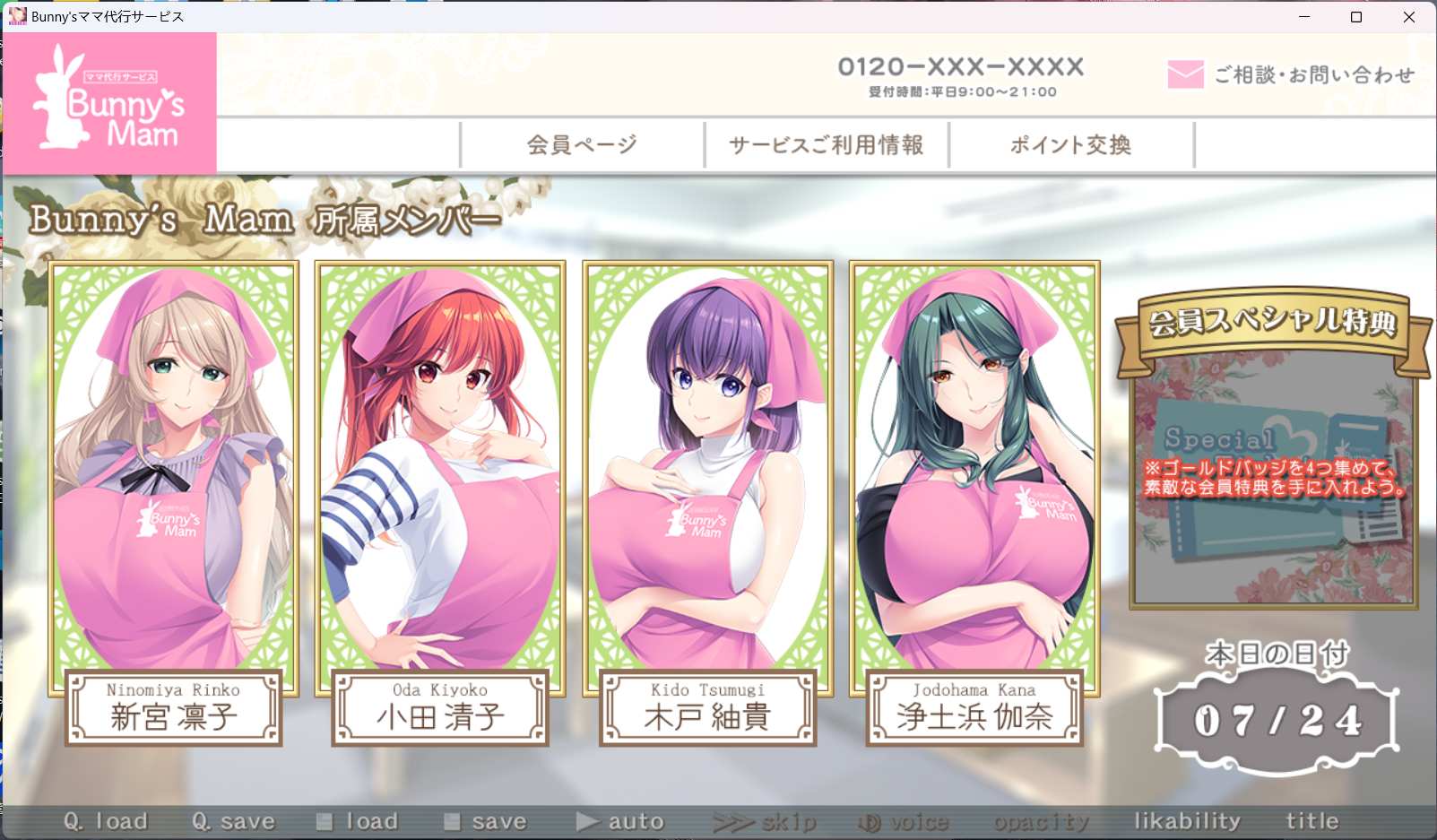Return to title via the title button
Viewport: 1437px width, 840px height.
1312,819
